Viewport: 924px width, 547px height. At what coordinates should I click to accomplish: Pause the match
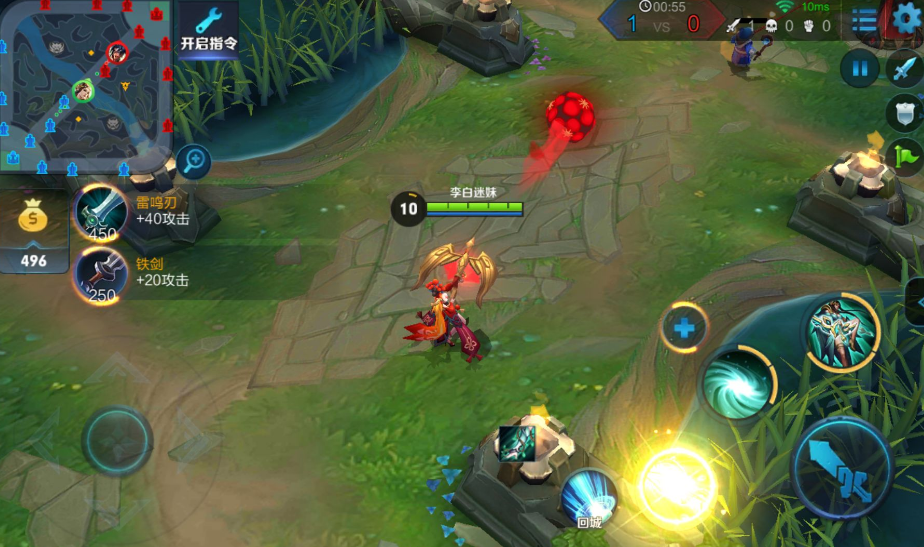pyautogui.click(x=859, y=68)
